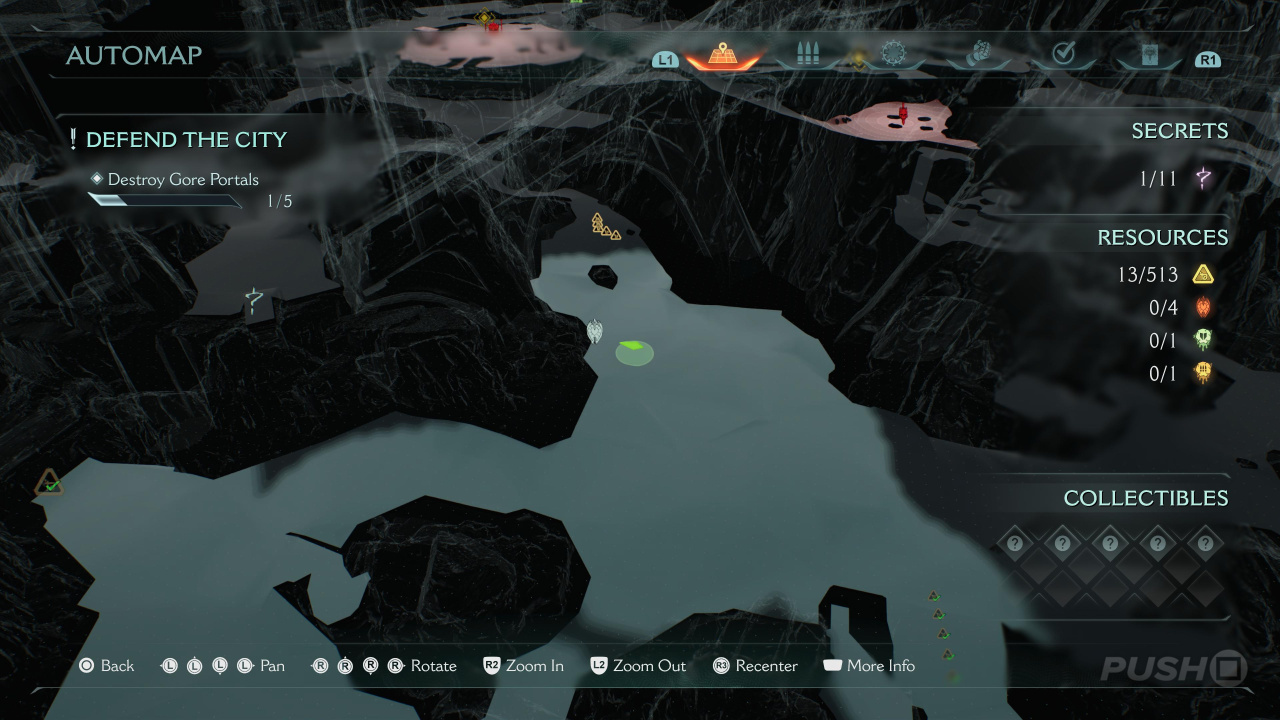Choose the red ruby resource entry
This screenshot has width=1280, height=720.
point(1202,308)
